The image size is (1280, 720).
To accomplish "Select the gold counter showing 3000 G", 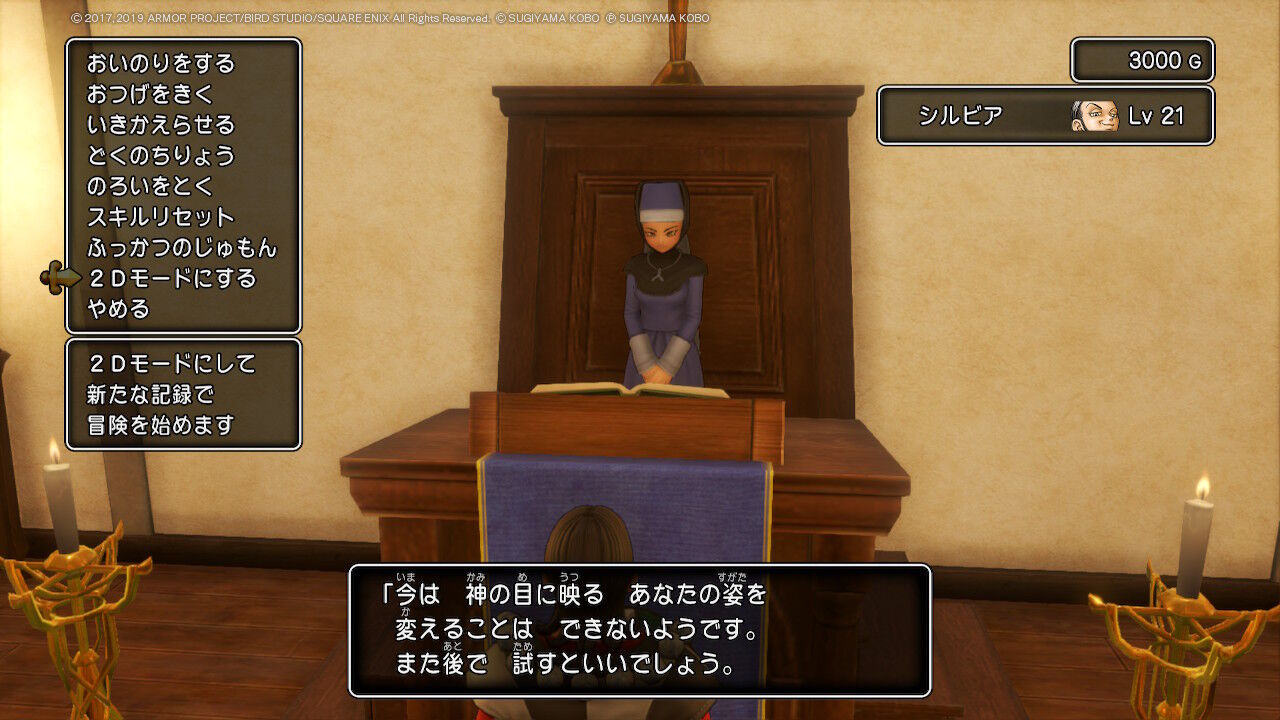I will coord(1142,60).
